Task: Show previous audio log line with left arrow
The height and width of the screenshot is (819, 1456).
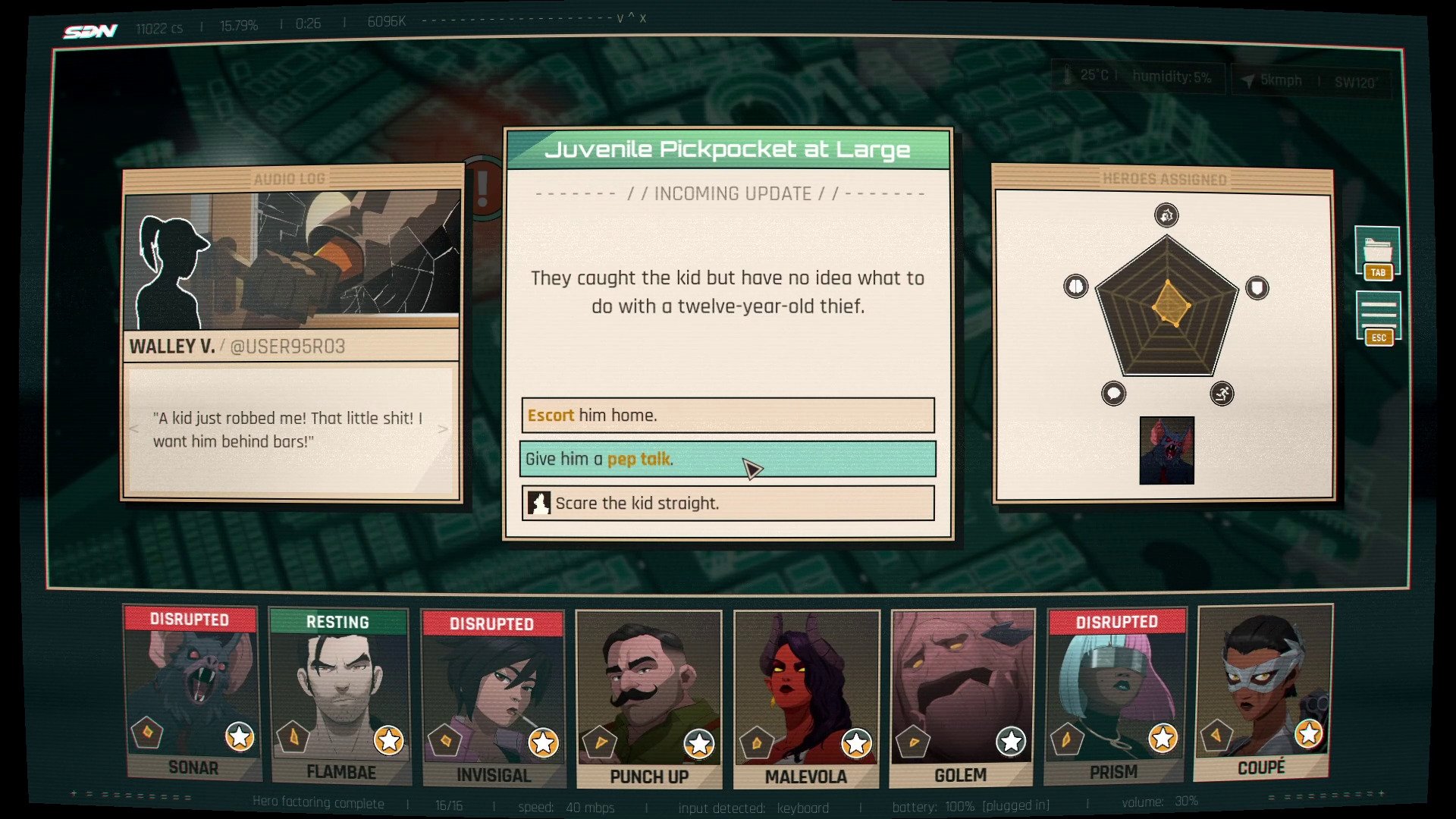Action: (x=134, y=429)
